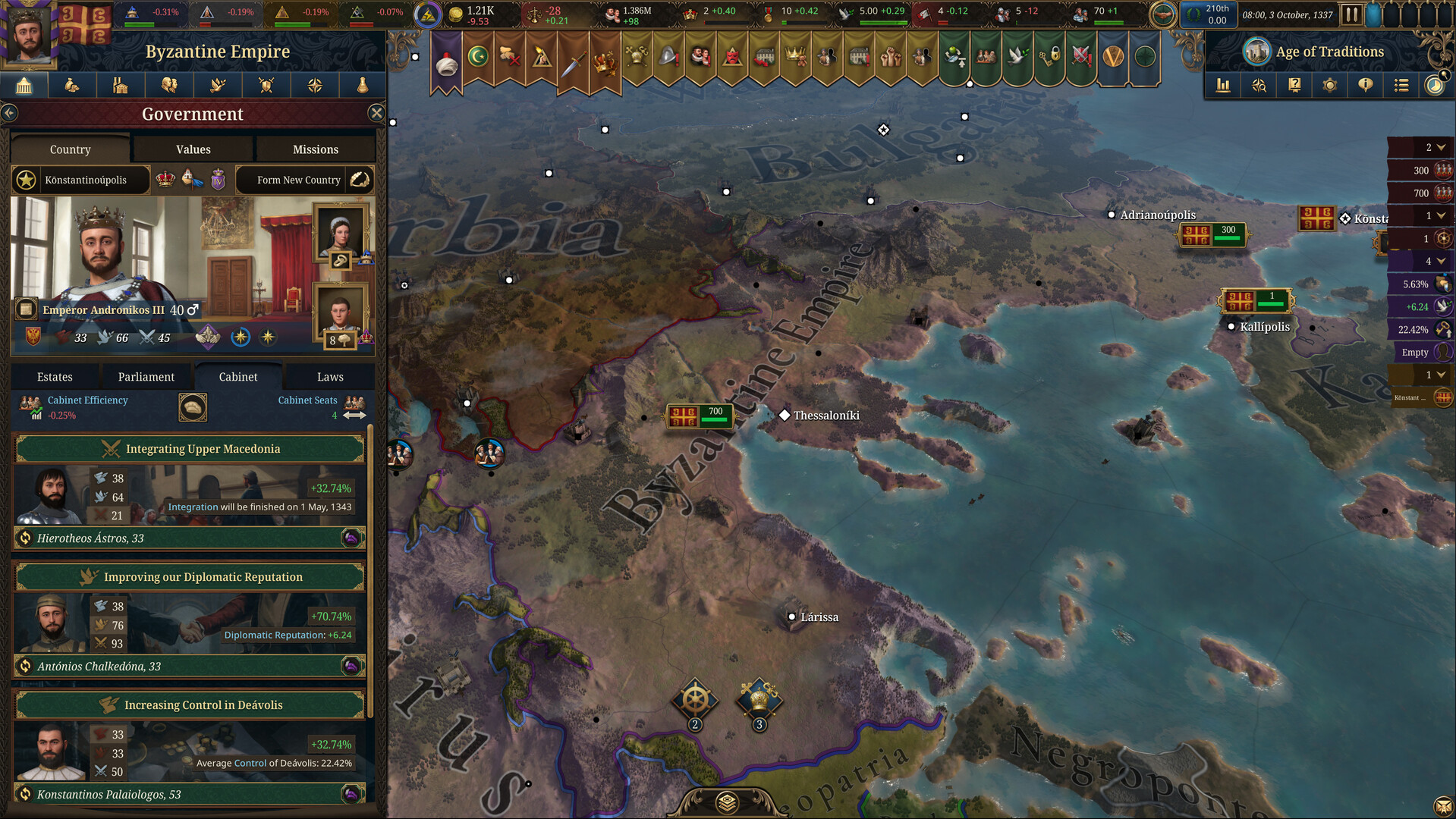Open the Economy panel icon
The image size is (1456, 819).
coord(73,85)
